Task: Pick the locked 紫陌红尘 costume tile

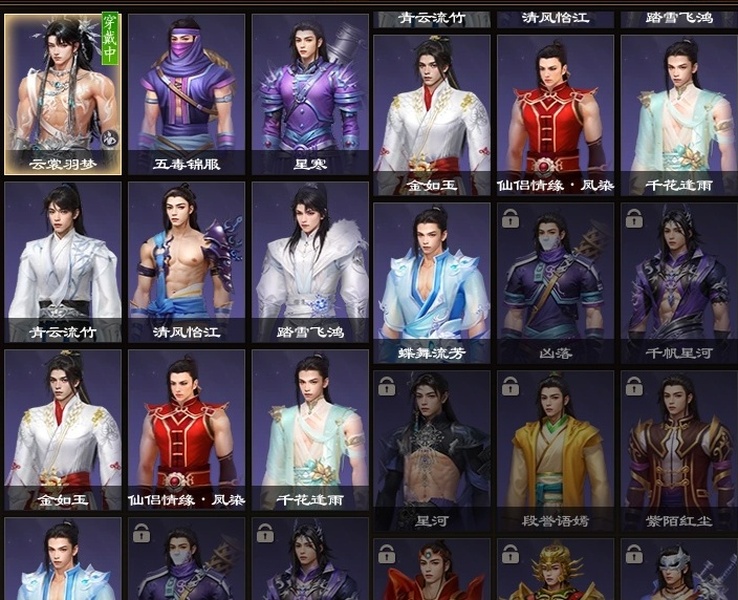Action: tap(678, 448)
